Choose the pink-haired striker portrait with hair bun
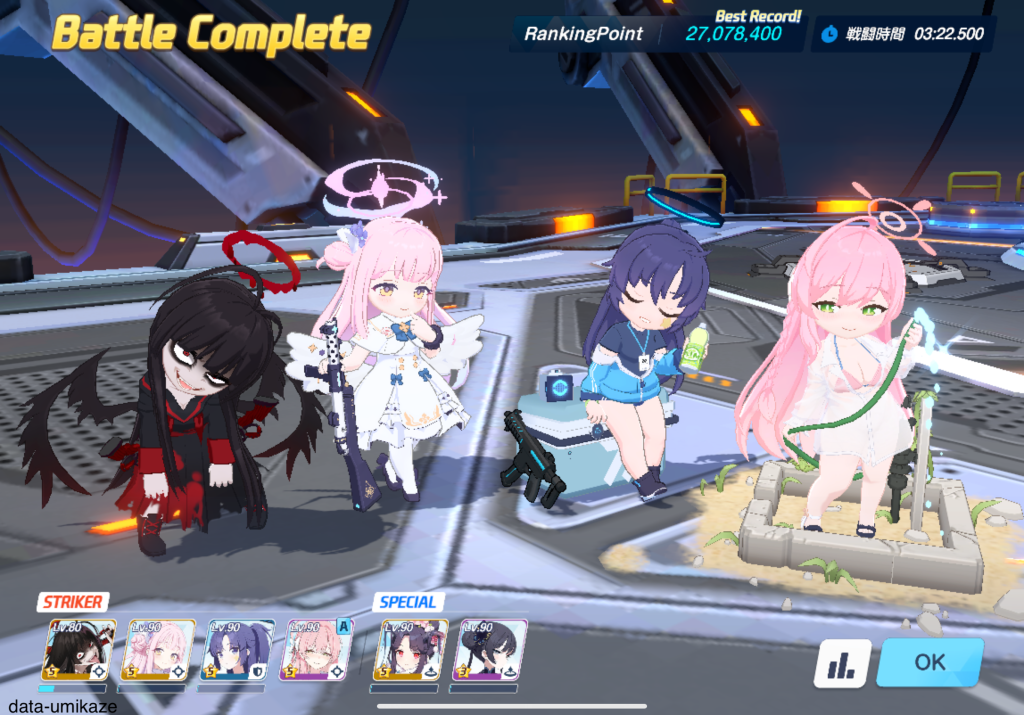This screenshot has height=715, width=1024. coord(157,650)
